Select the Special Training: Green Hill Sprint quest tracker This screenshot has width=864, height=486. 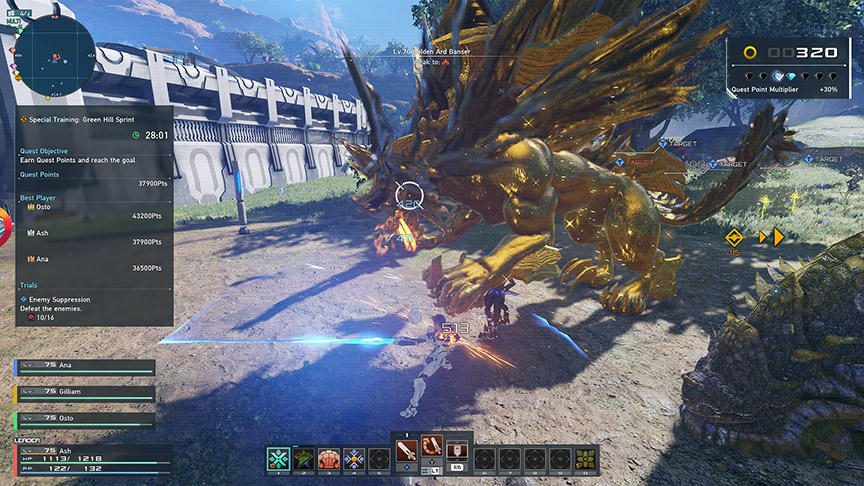82,118
